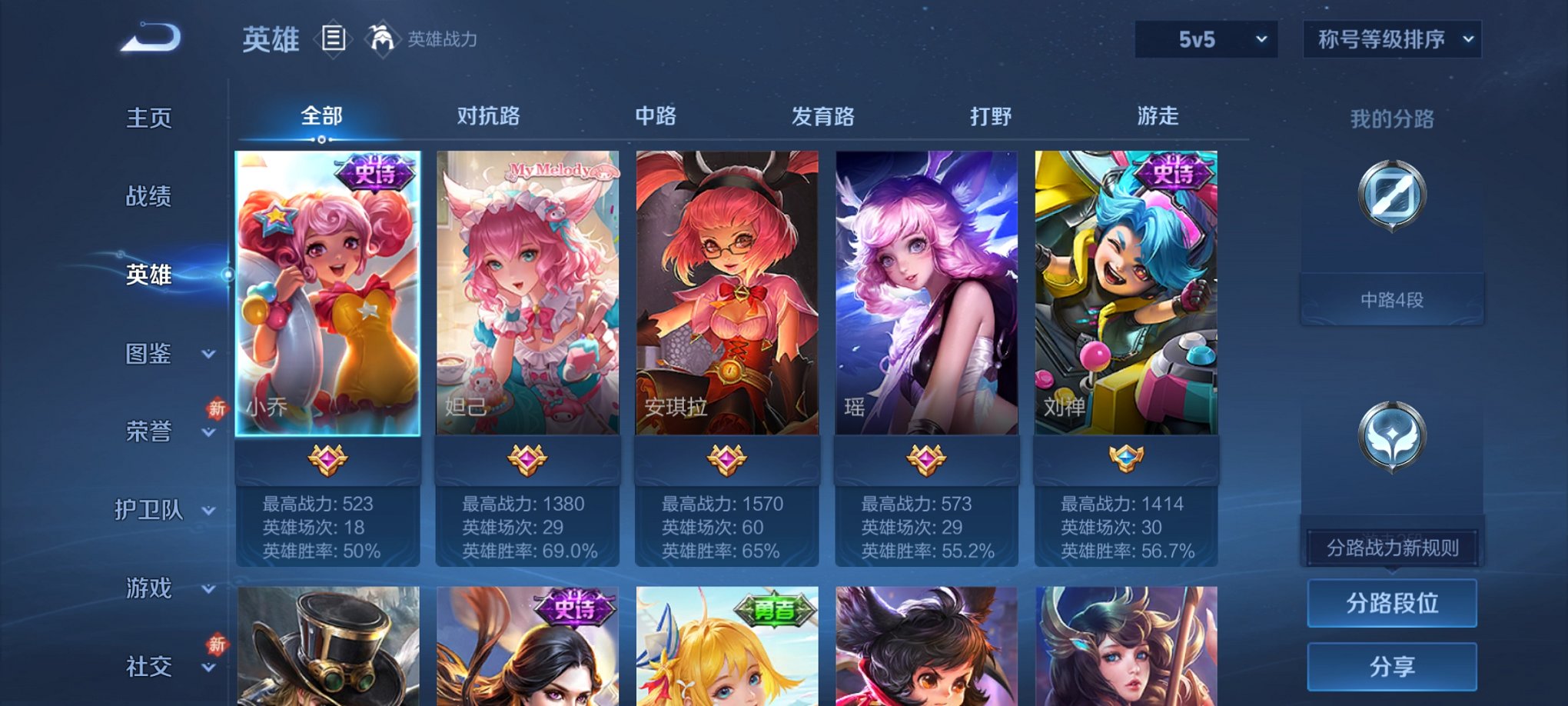Screen dimensions: 1568x706
Task: Open the 战绩 sidebar entry
Action: pos(148,198)
